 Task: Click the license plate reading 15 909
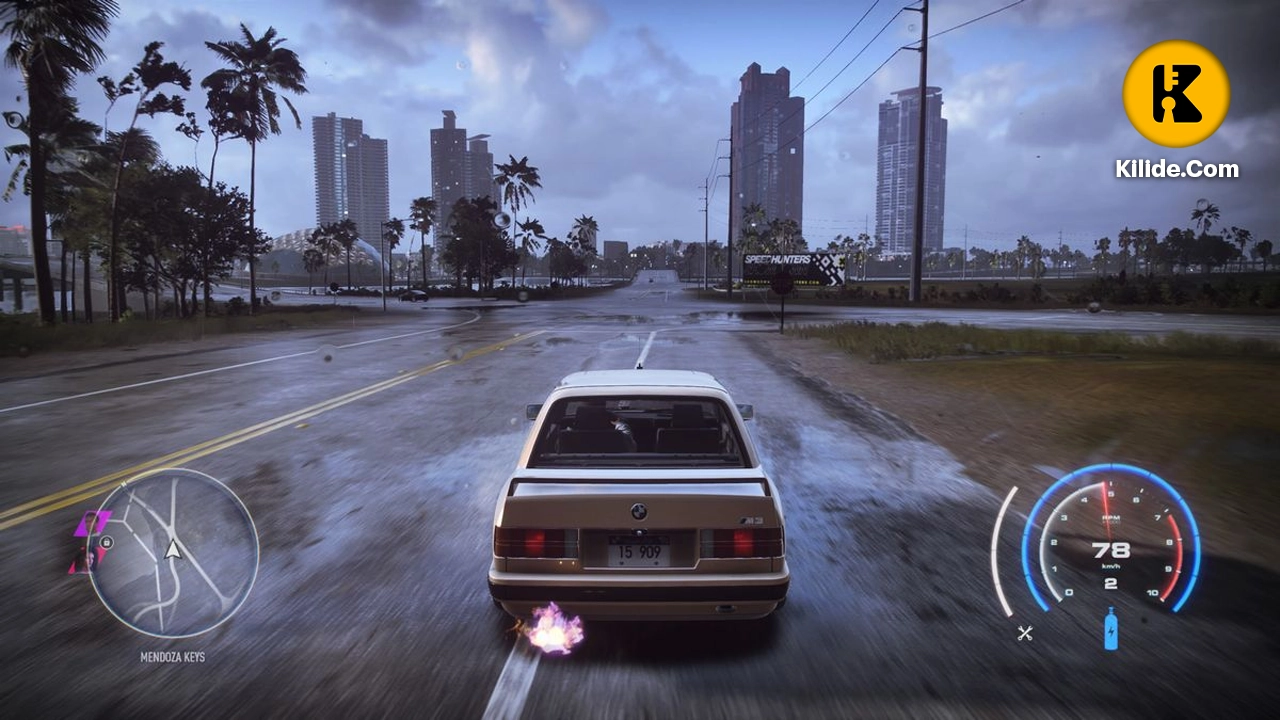(640, 549)
